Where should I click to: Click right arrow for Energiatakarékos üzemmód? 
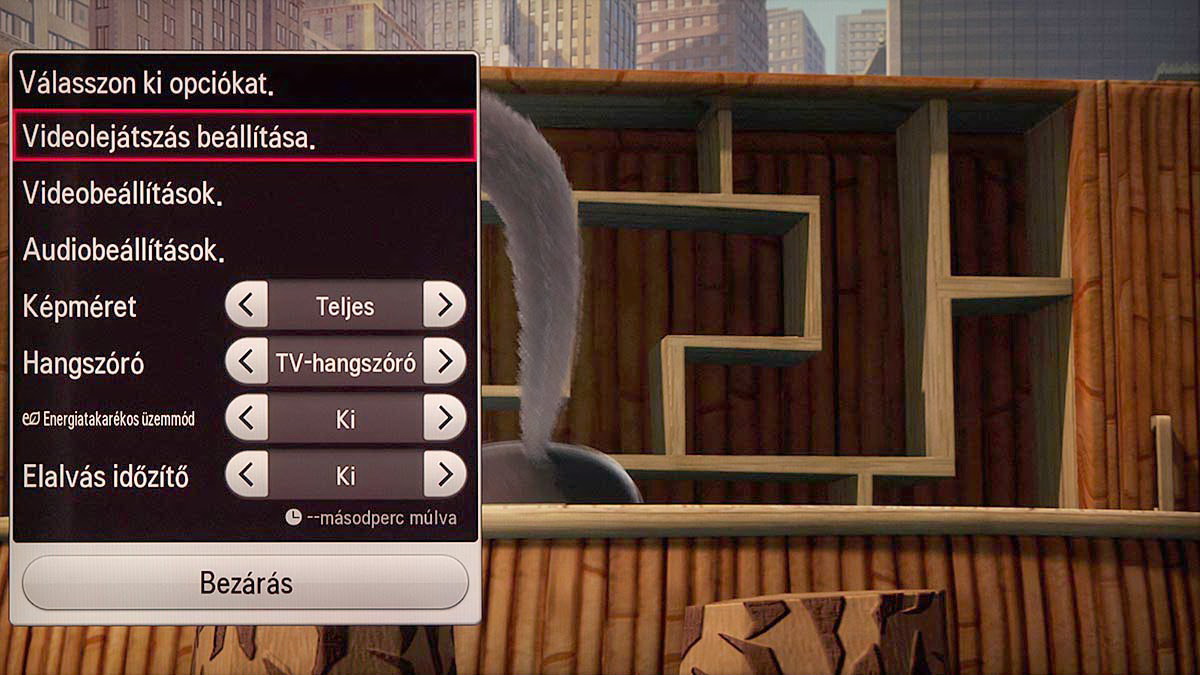[x=444, y=418]
